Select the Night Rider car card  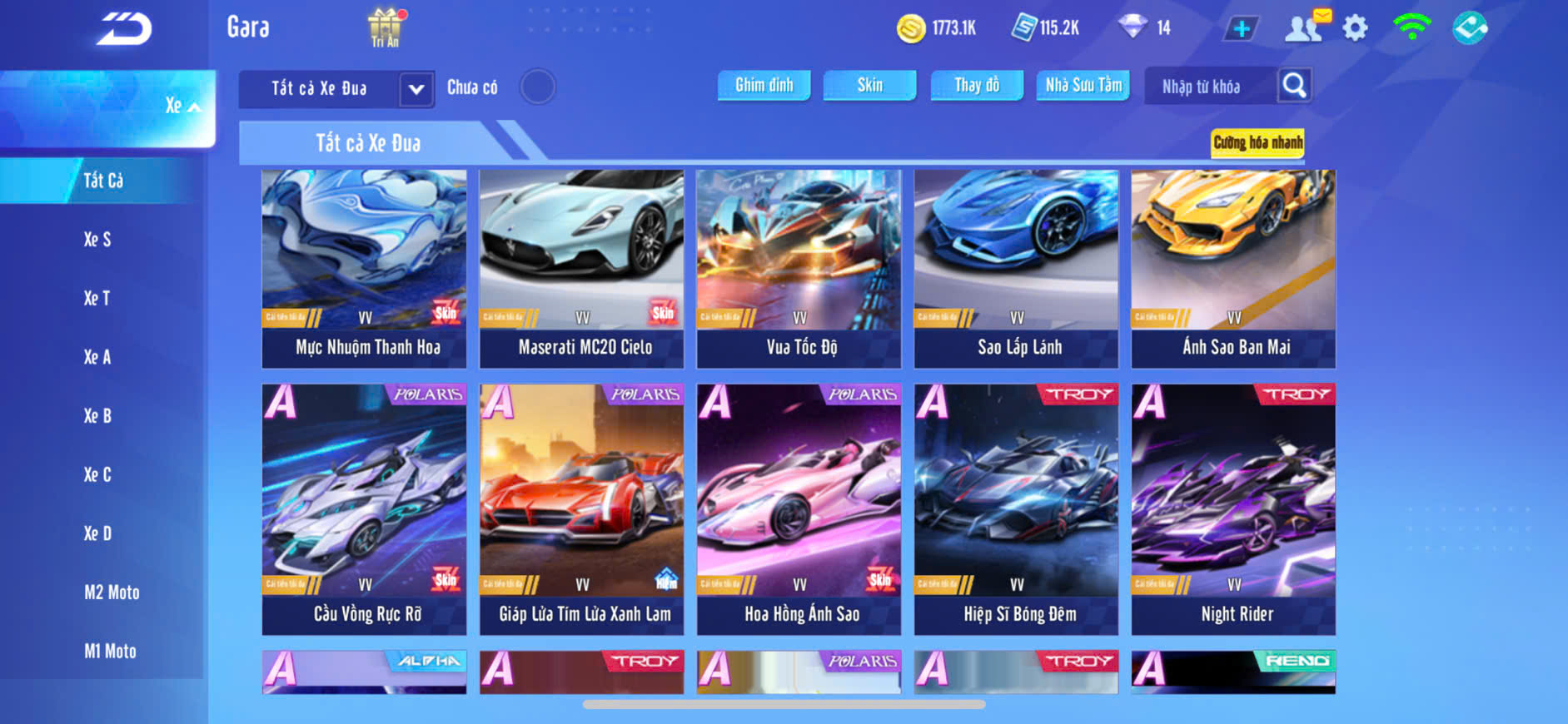point(1233,508)
